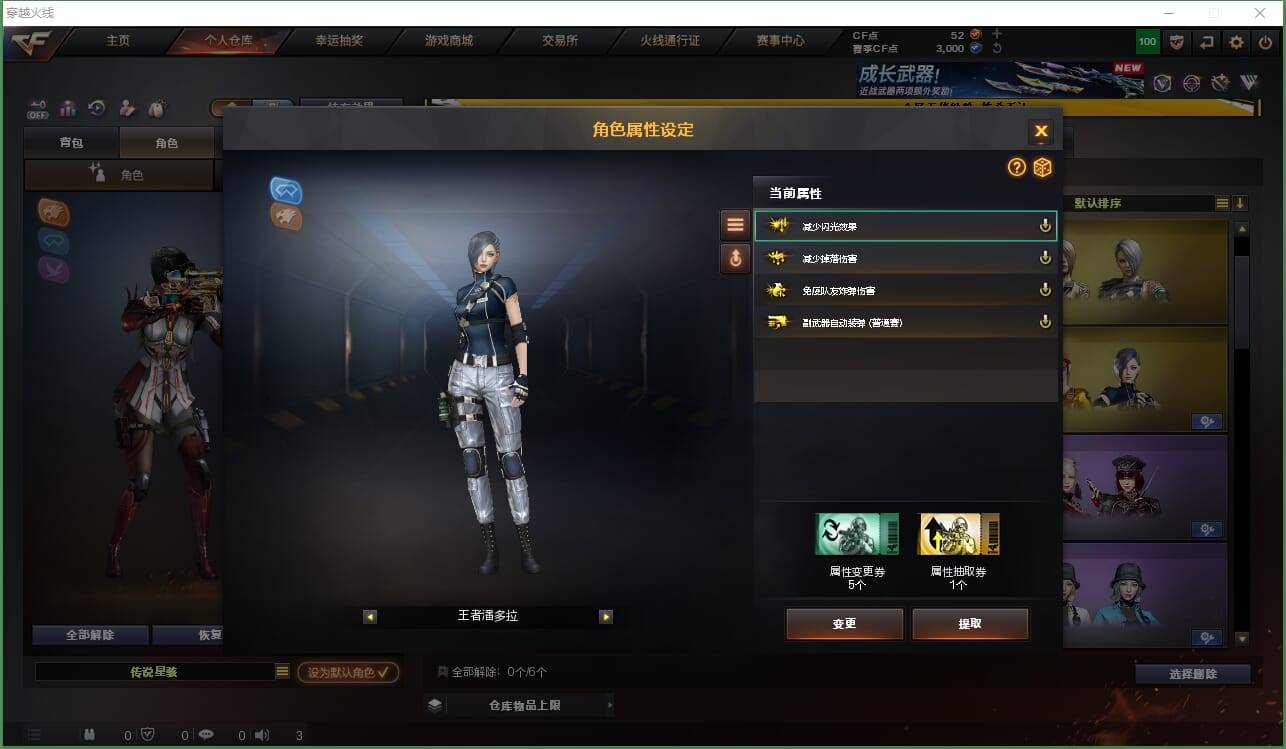Click the hamburger list icon beside the character preview
Screen dimensions: 1286x749
point(735,224)
